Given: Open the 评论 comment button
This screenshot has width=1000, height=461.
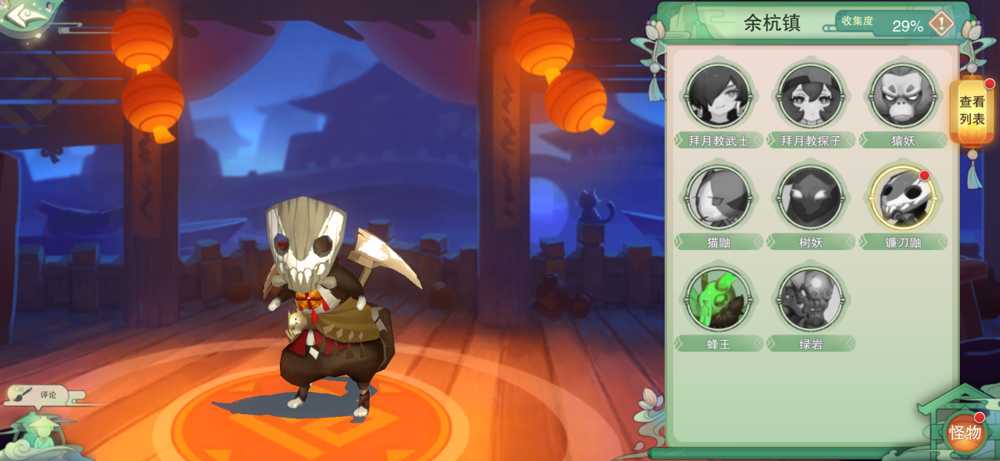Looking at the screenshot, I should click(x=36, y=394).
